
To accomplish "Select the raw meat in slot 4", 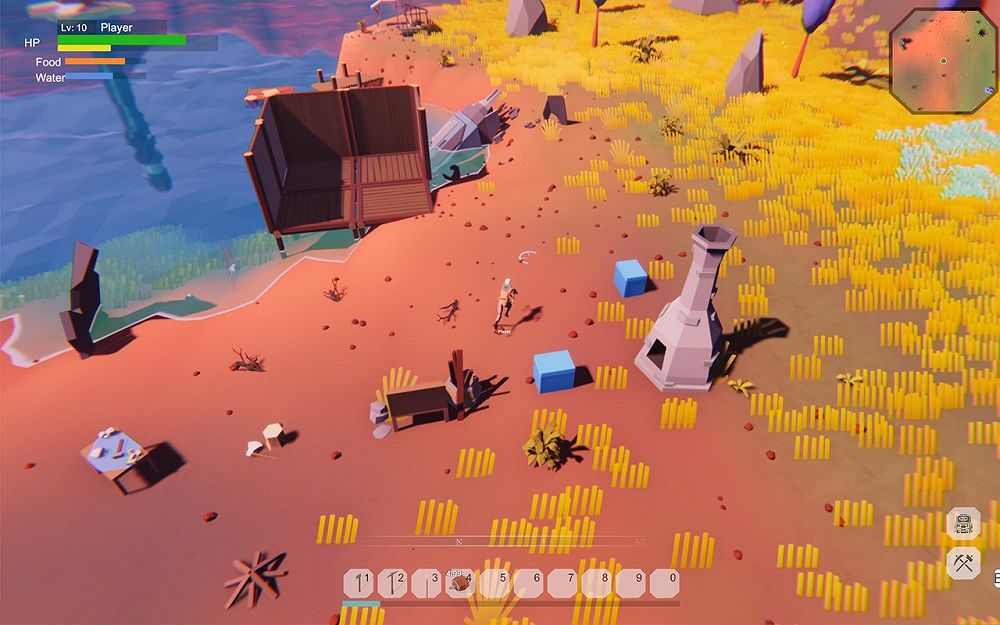I will 461,583.
